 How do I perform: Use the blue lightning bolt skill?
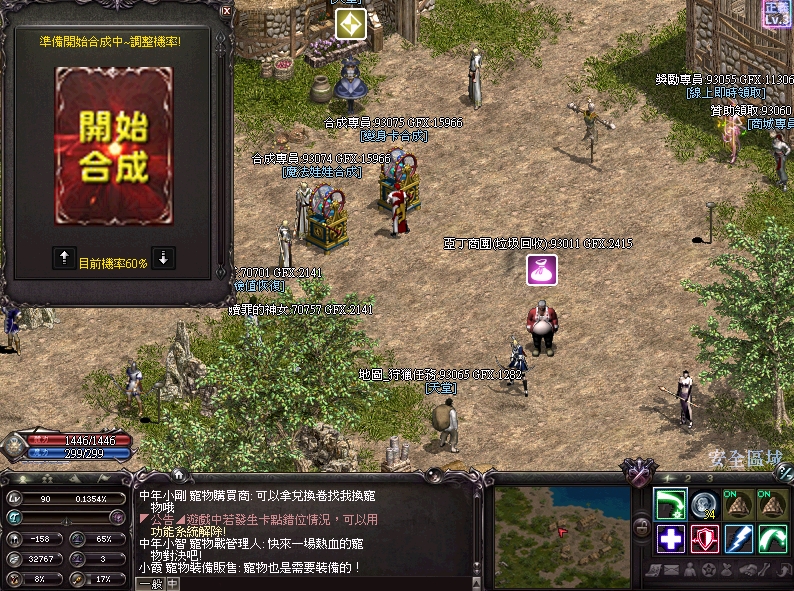(737, 539)
